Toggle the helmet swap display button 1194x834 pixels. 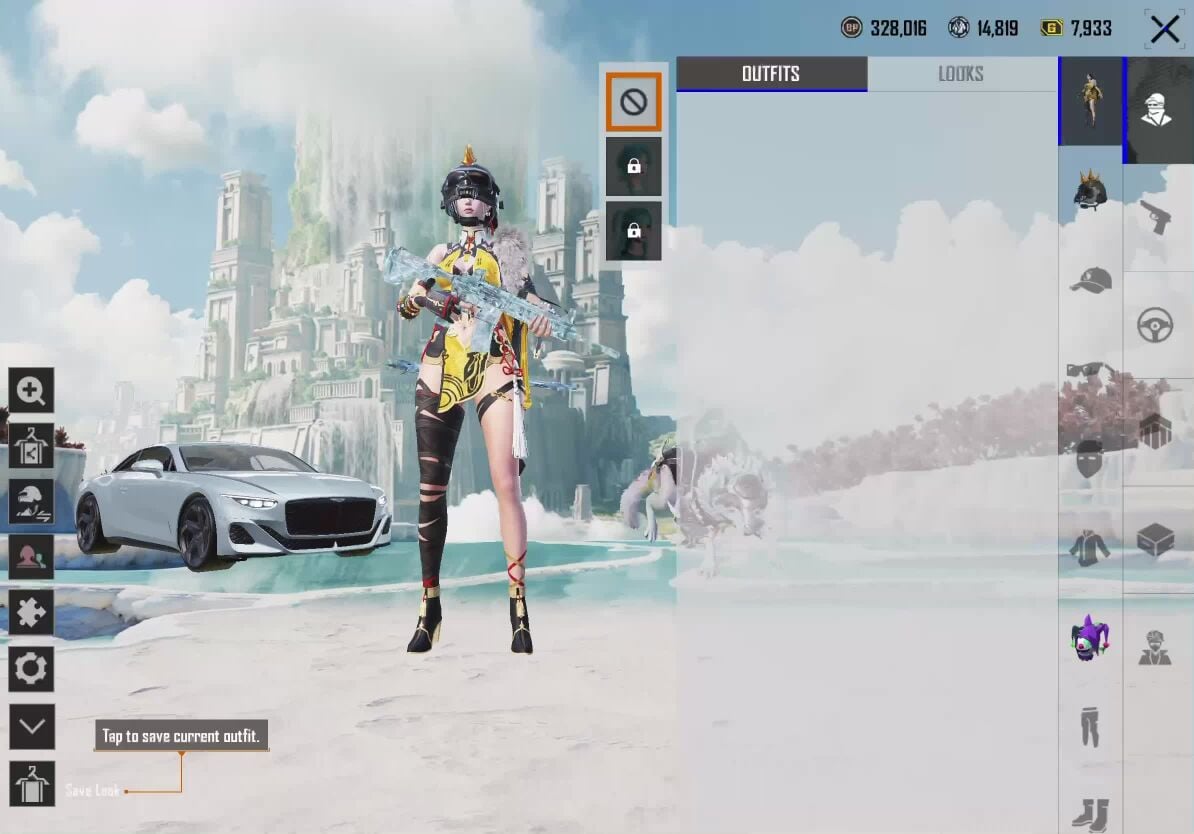(x=31, y=501)
